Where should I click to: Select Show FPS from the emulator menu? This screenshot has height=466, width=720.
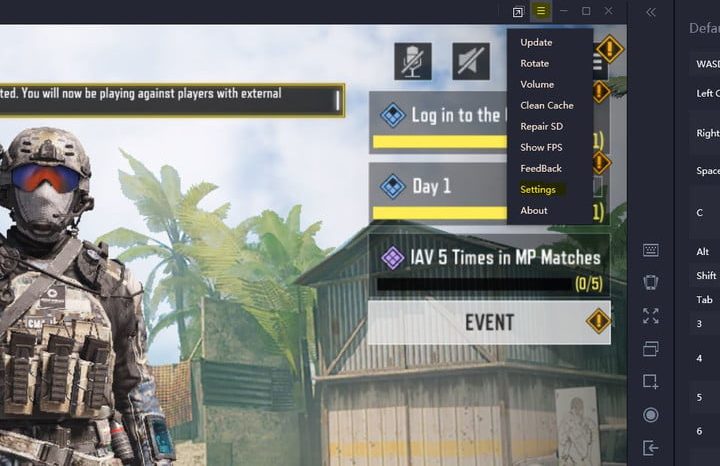pos(541,147)
